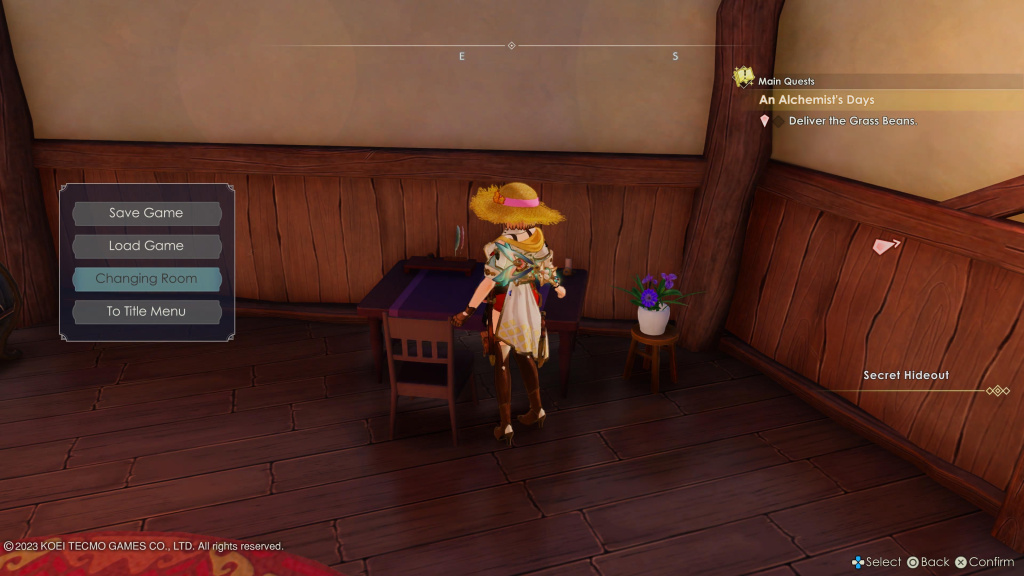Open the An Alchemist's Days main quest
Screen dimensions: 1024x576
coord(817,100)
